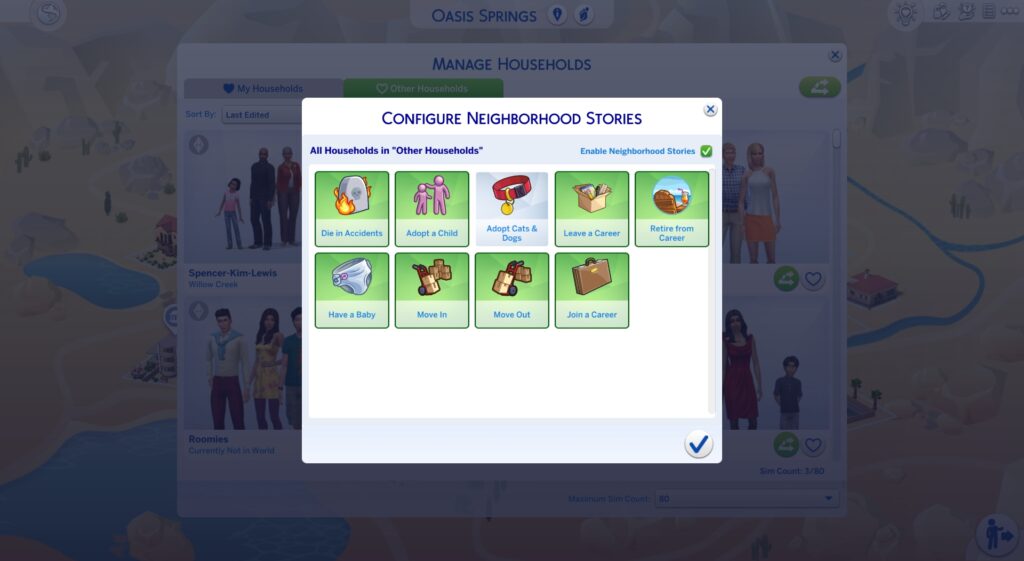Open the main menu Sims logo button

tap(48, 14)
